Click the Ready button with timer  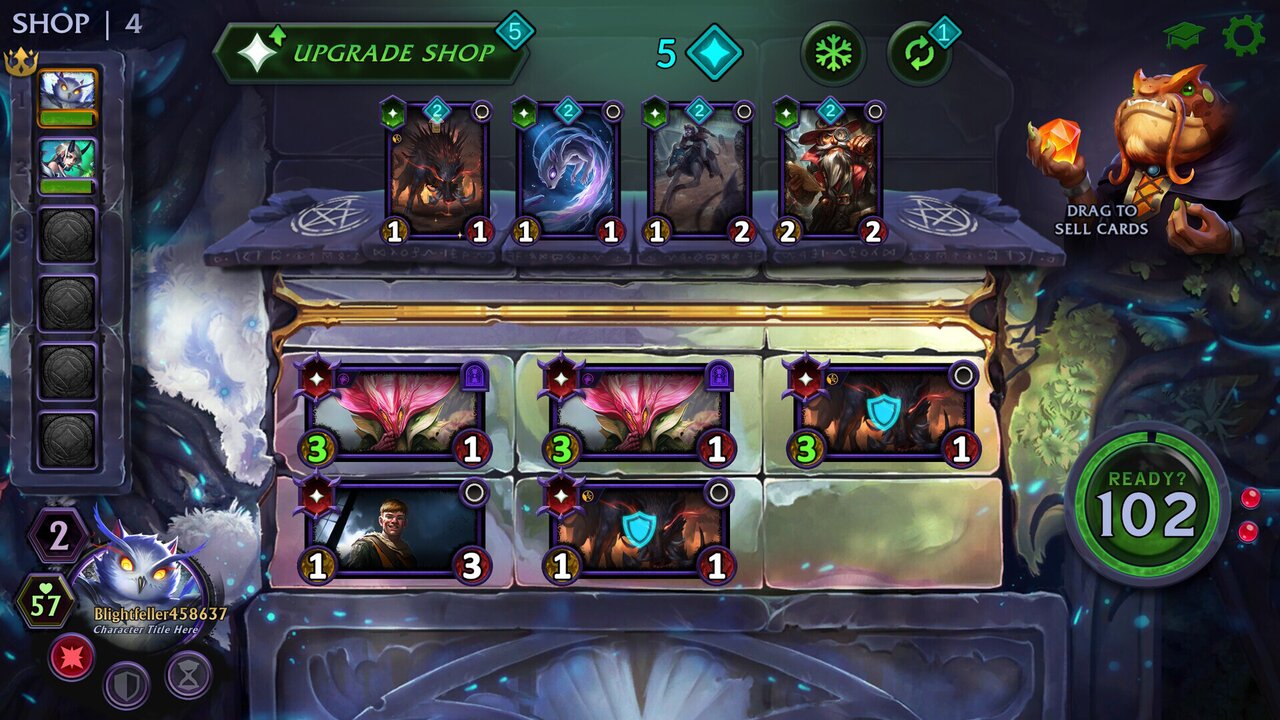pyautogui.click(x=1146, y=503)
